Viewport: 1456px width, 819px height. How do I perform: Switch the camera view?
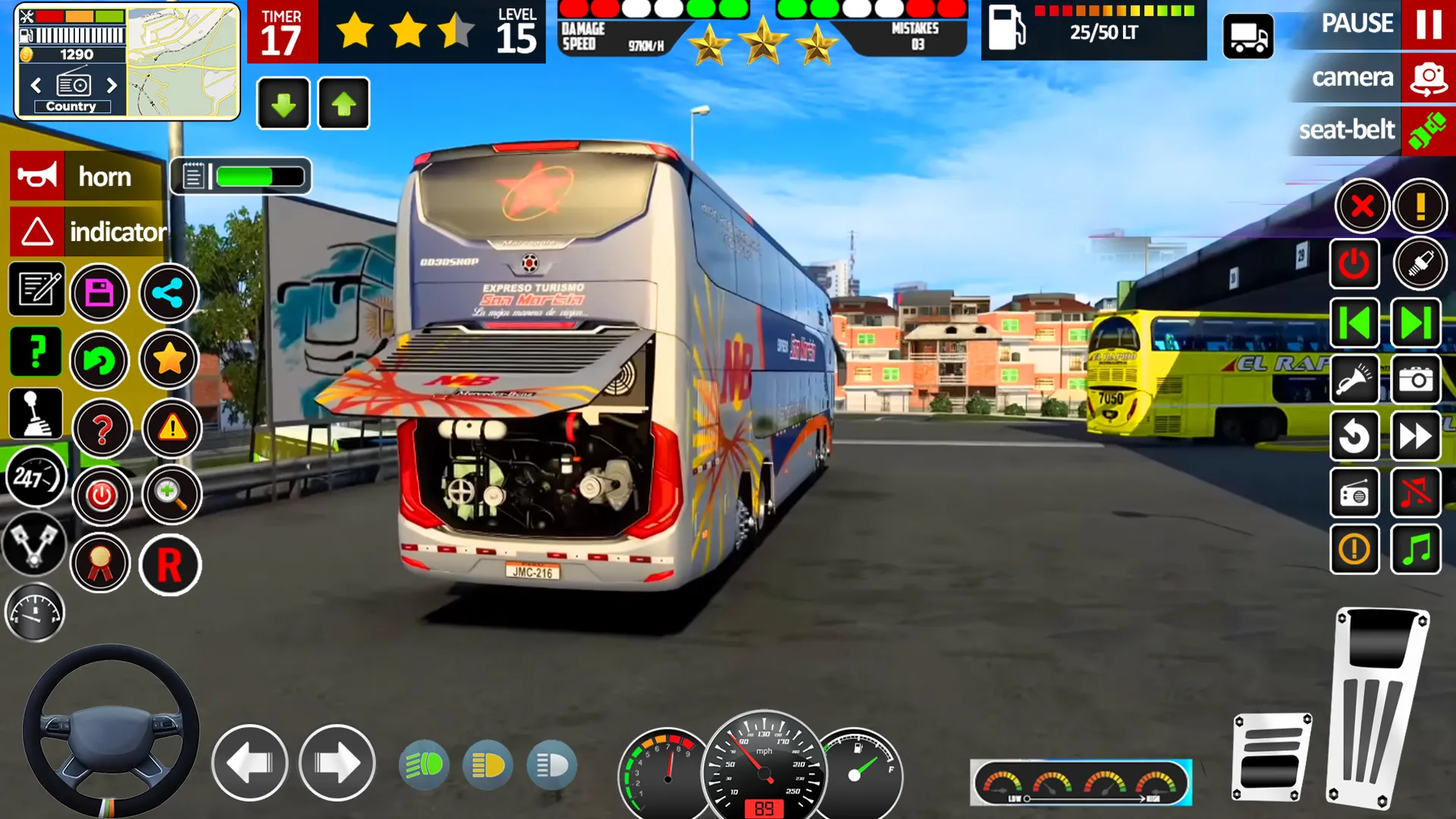click(x=1428, y=78)
